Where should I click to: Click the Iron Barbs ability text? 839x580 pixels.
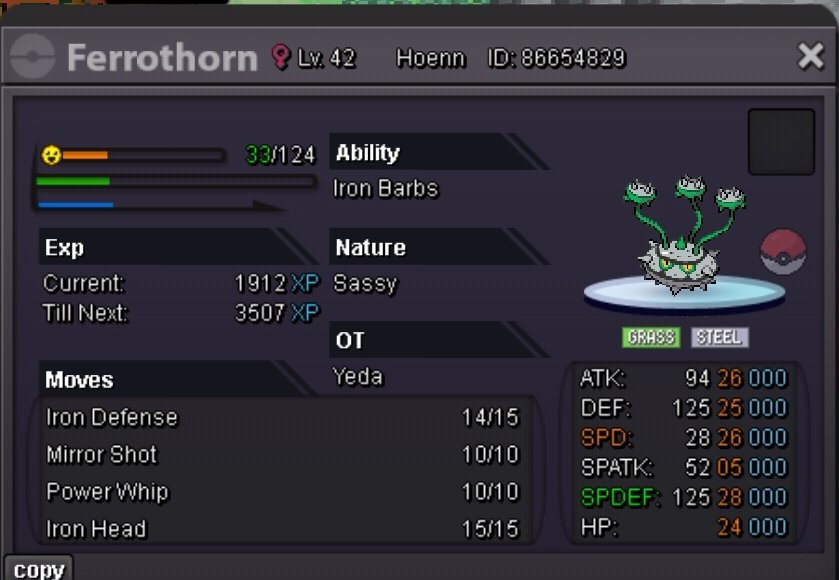coord(385,189)
